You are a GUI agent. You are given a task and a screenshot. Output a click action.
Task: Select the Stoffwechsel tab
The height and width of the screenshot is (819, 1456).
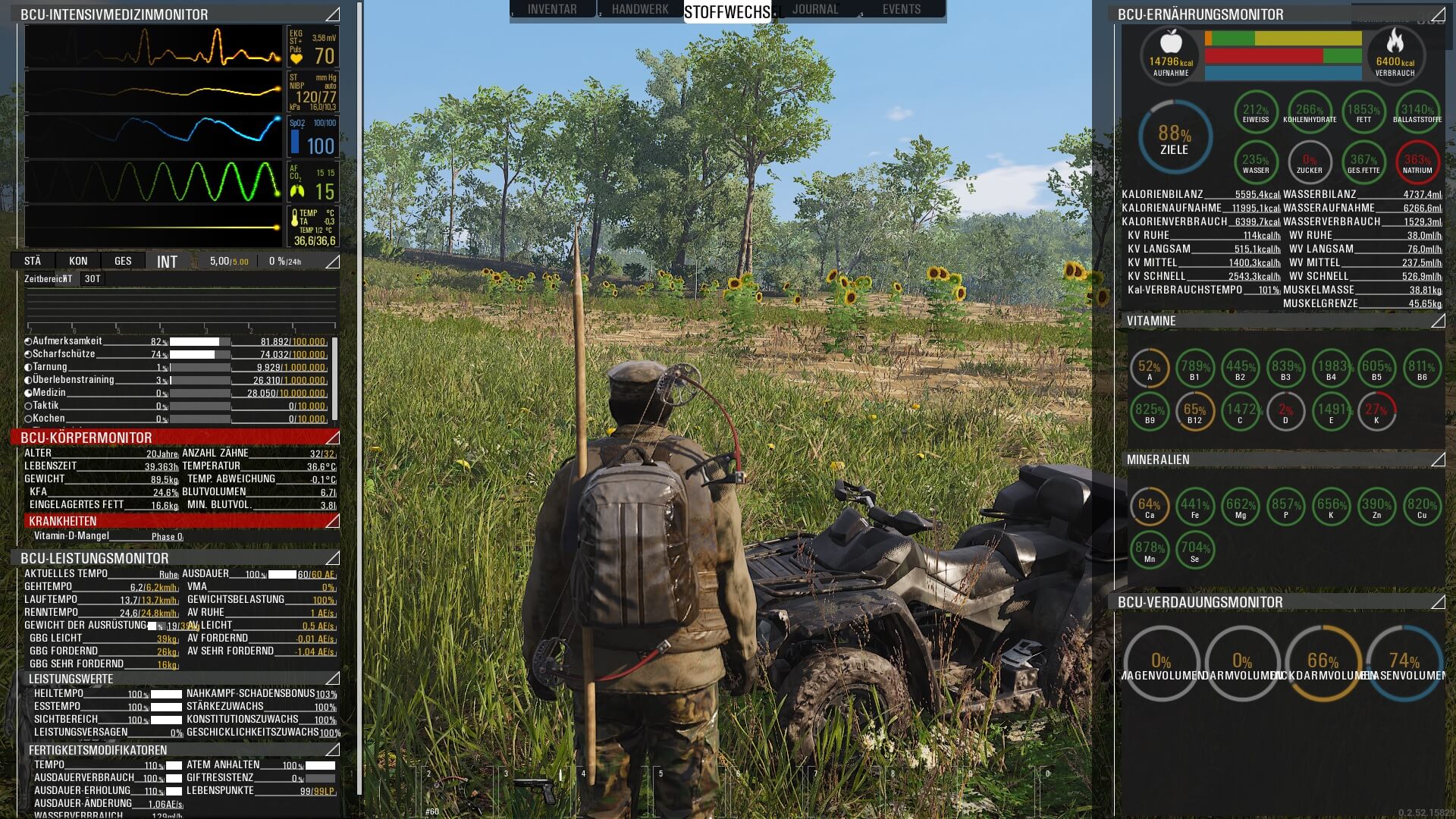(726, 11)
